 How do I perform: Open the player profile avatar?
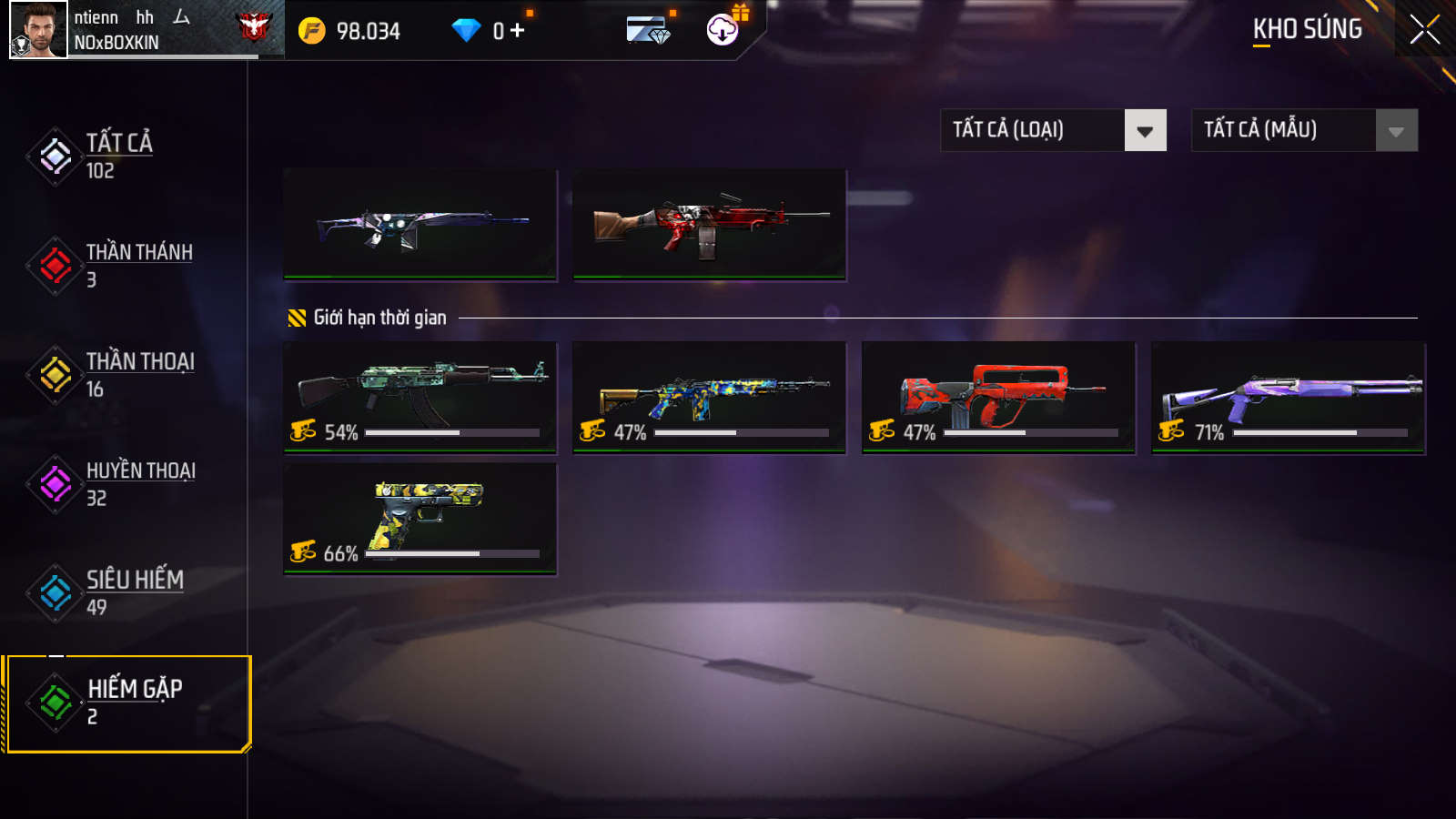tap(38, 30)
